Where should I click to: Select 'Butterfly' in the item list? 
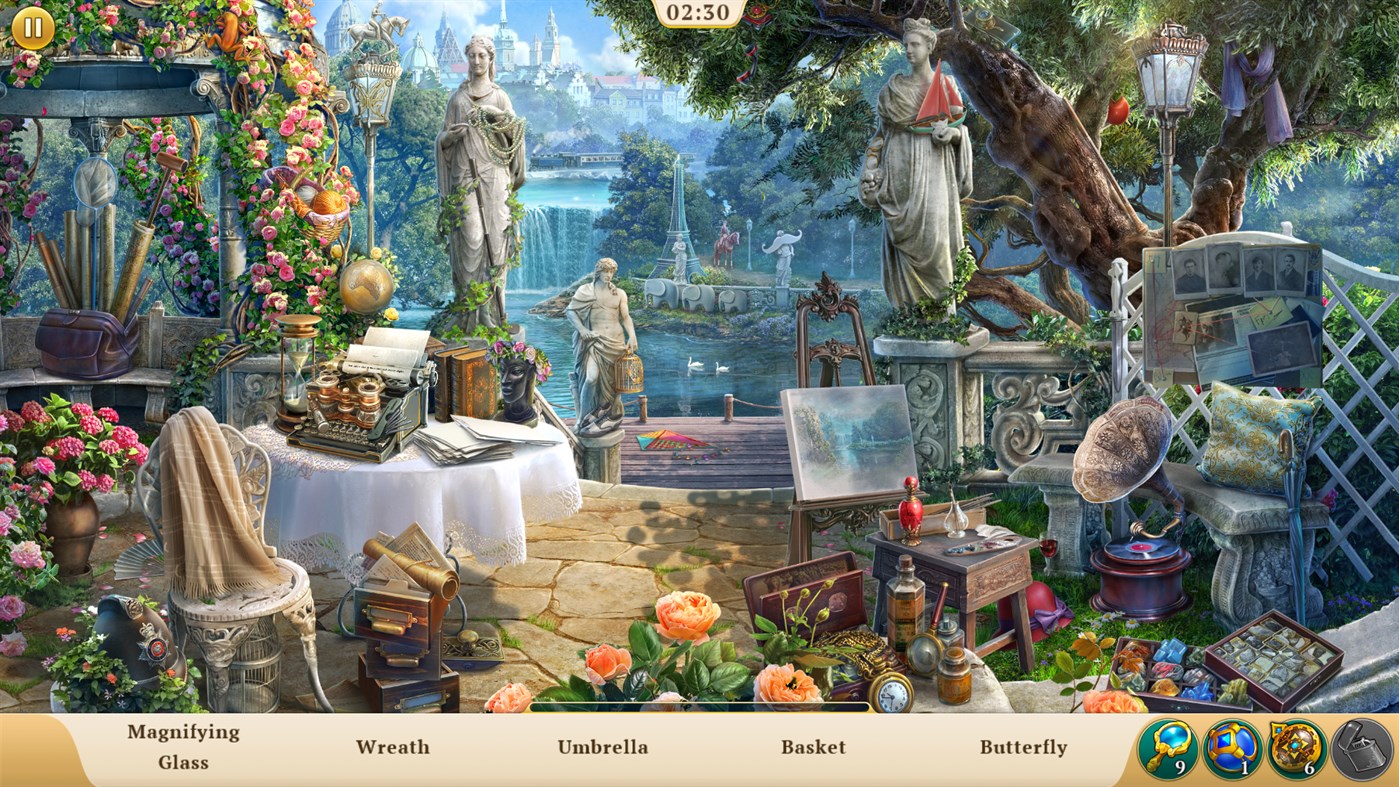[x=1023, y=746]
